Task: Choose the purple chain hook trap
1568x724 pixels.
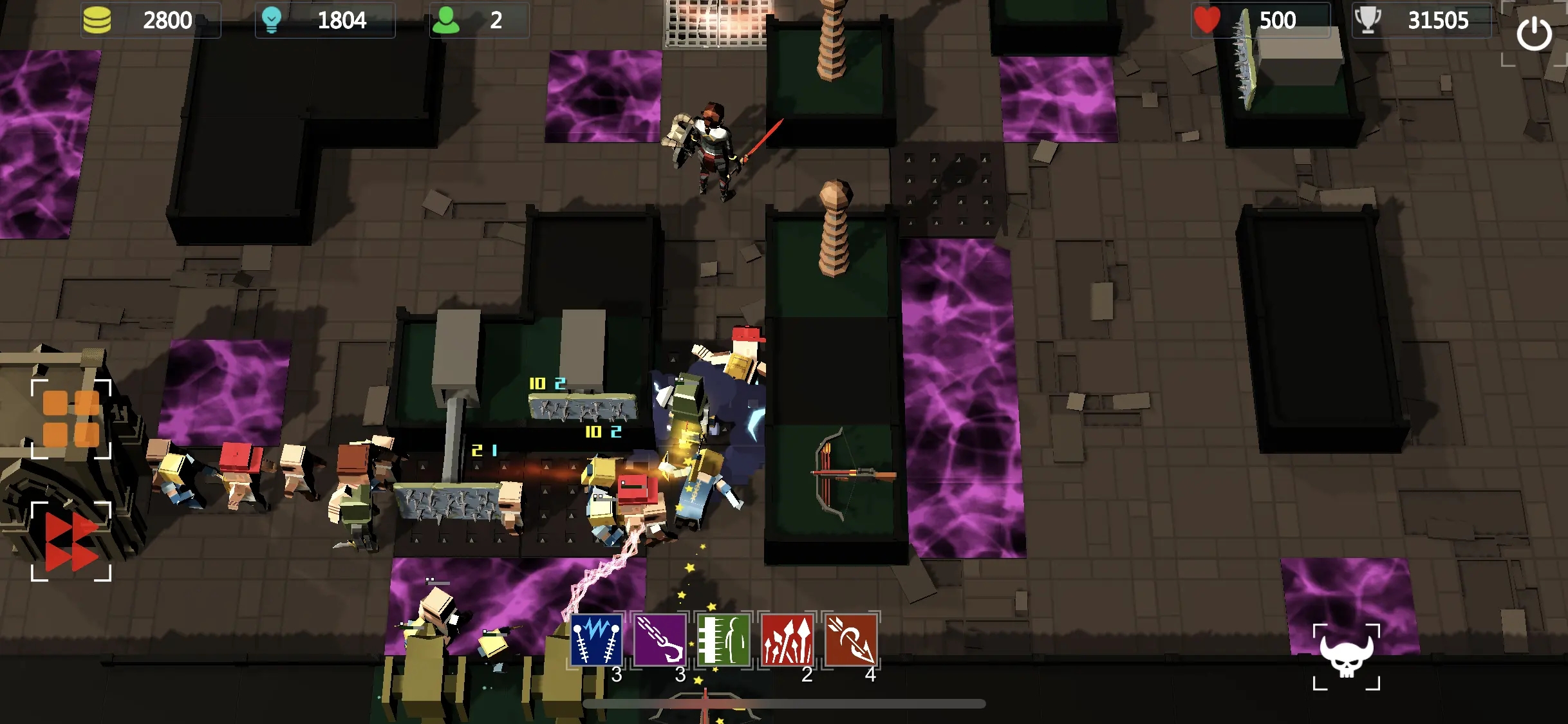Action: pos(660,640)
